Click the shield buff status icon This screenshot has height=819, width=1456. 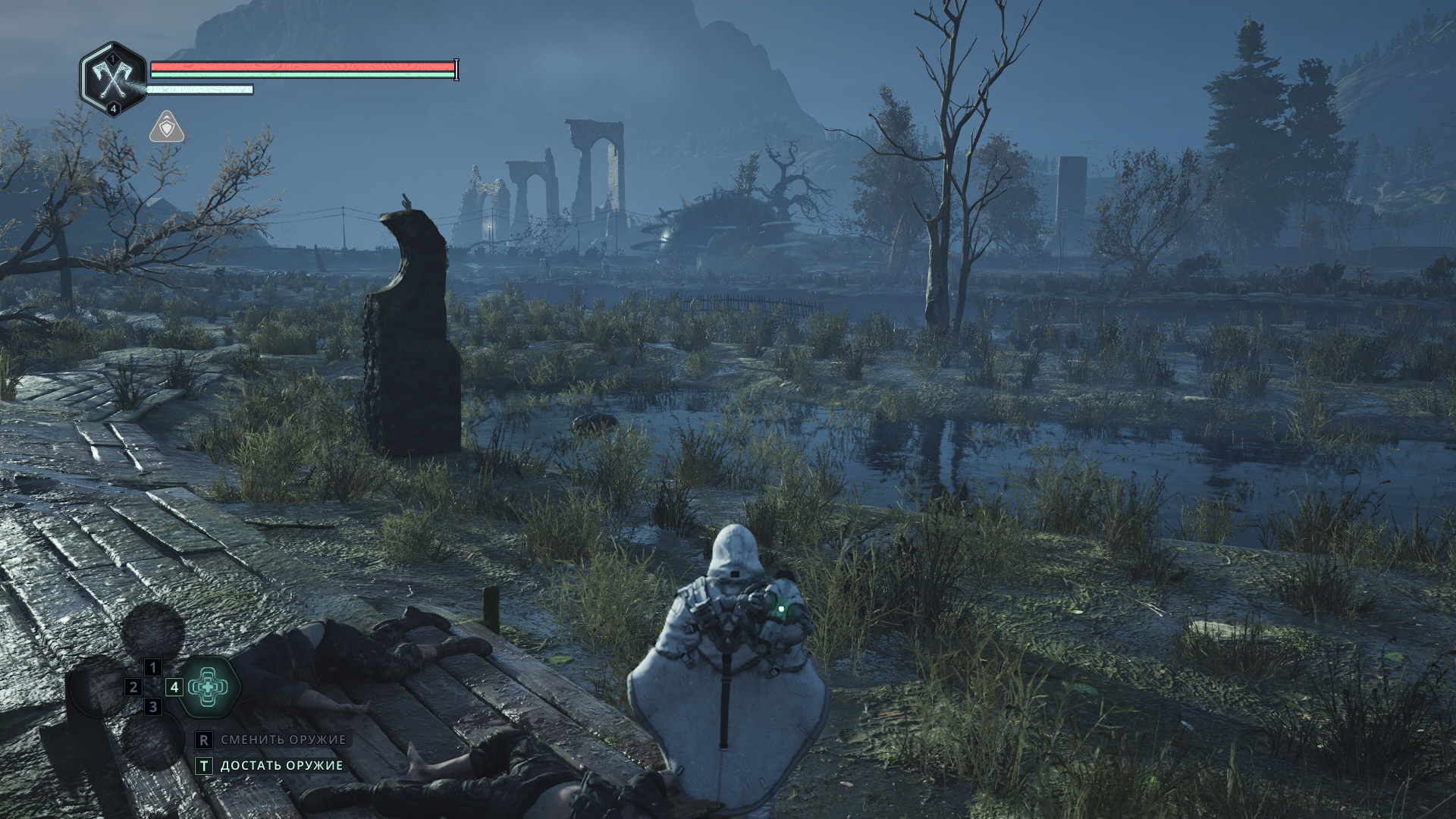(167, 127)
